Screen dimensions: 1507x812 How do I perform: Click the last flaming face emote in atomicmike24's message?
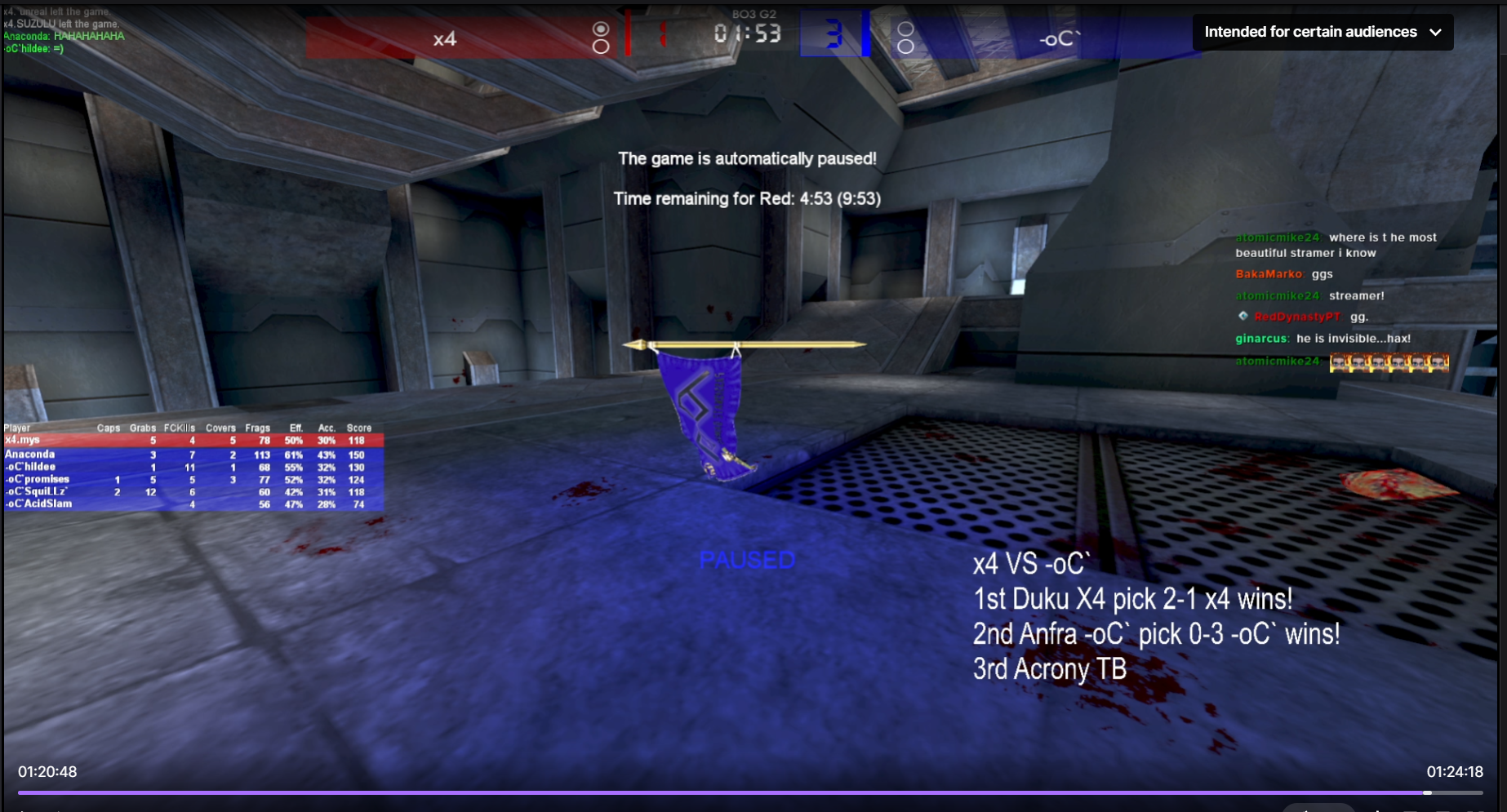[1440, 362]
